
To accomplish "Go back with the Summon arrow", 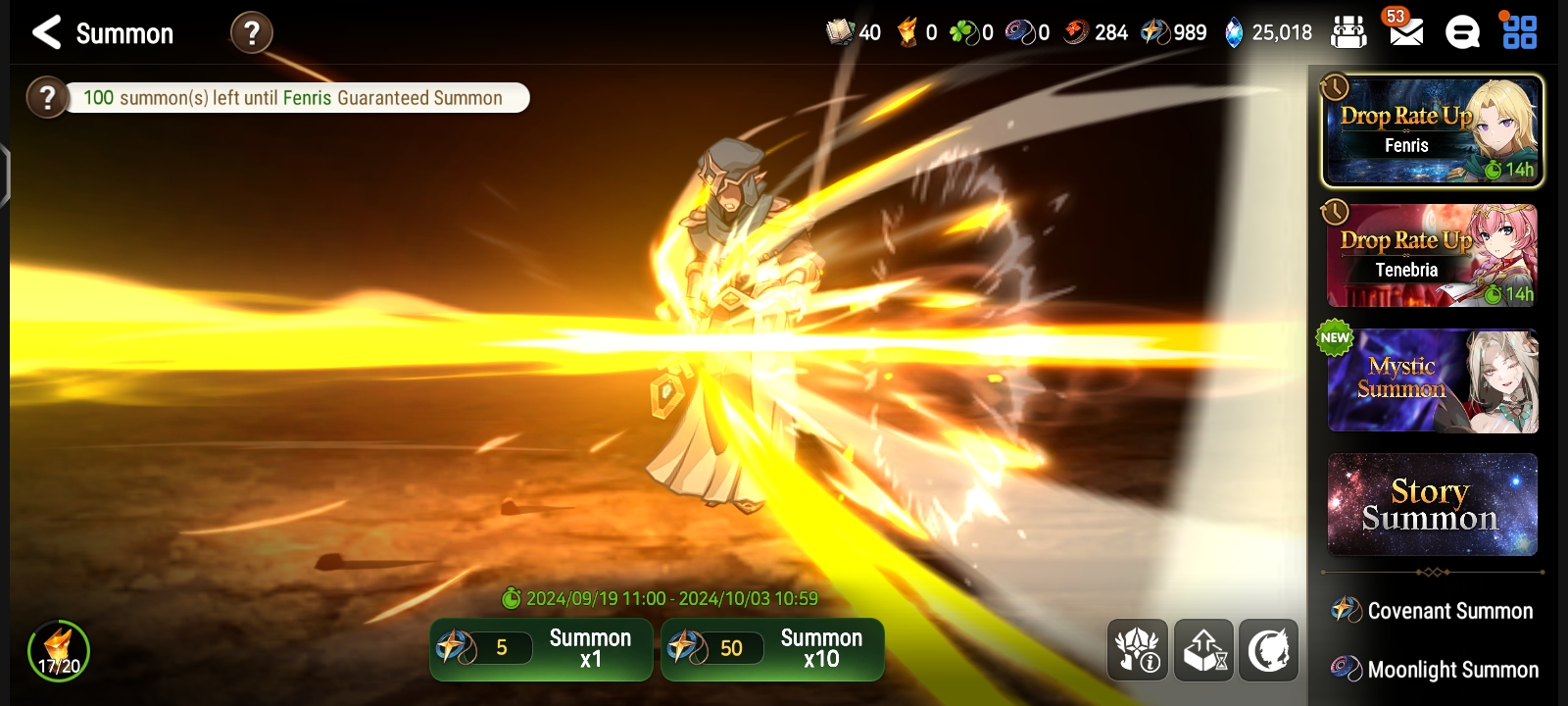I will tap(44, 32).
